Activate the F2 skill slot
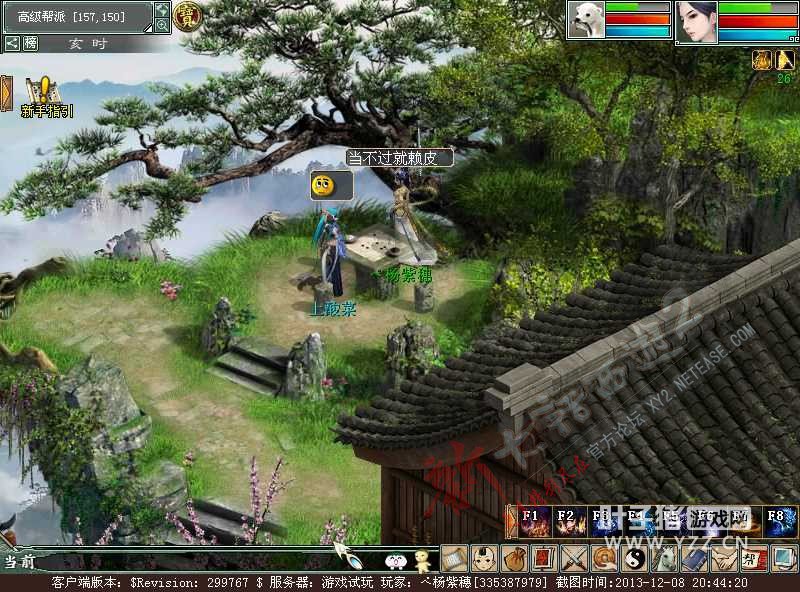 pos(568,522)
